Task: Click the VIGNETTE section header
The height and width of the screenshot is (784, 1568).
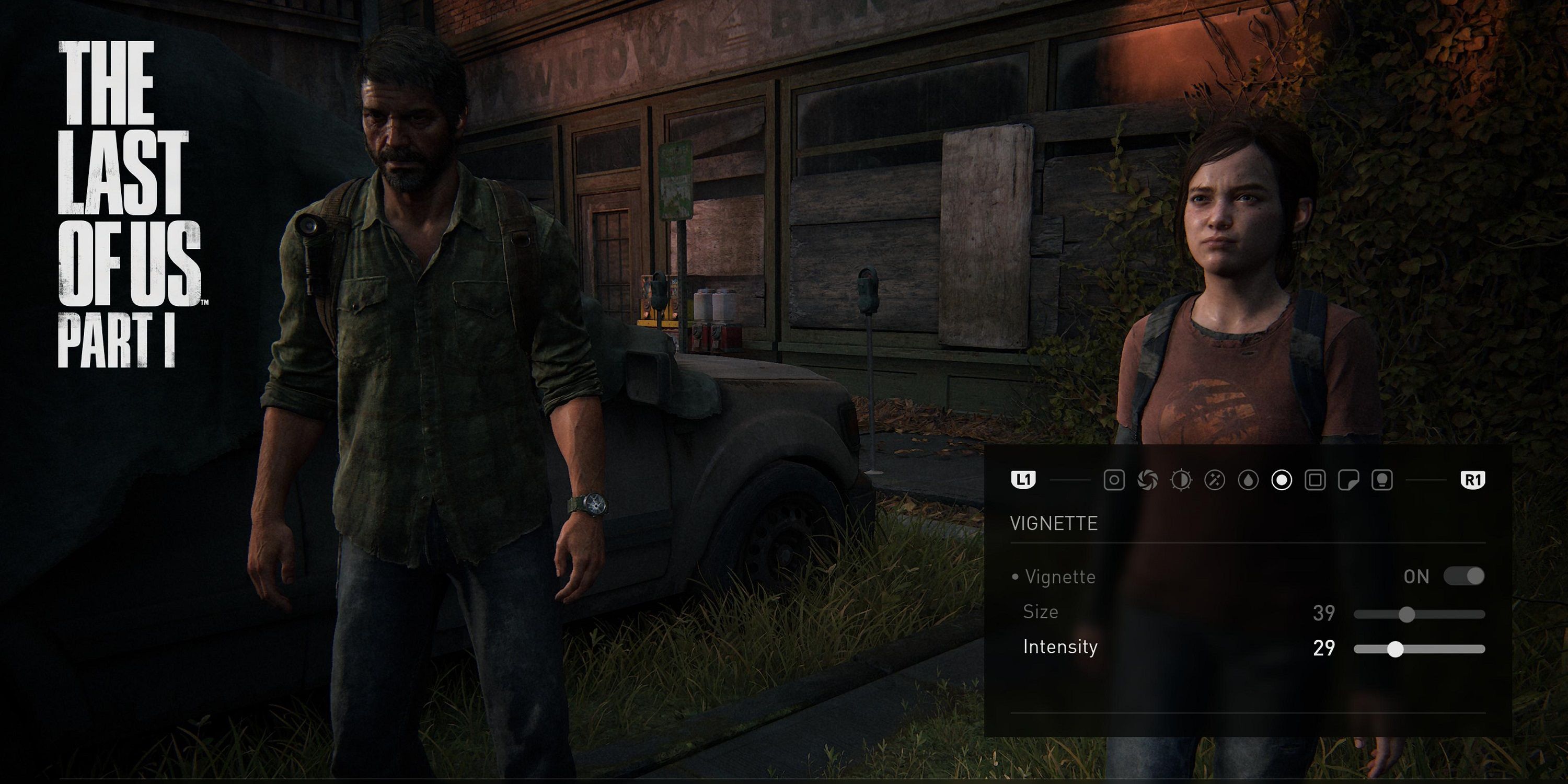Action: [x=1054, y=524]
